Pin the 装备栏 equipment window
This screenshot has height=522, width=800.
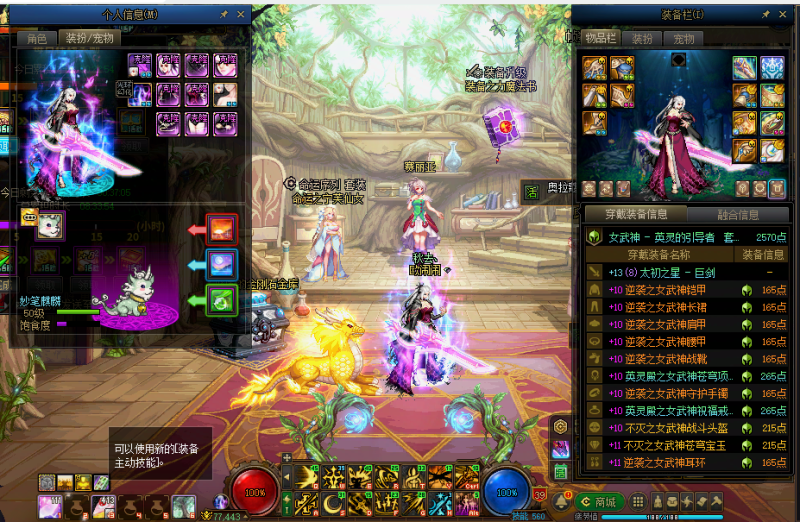765,15
